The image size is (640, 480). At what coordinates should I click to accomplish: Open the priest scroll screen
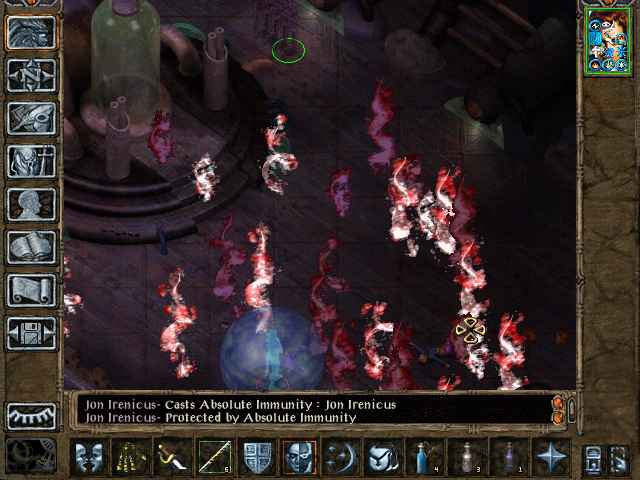tap(31, 289)
